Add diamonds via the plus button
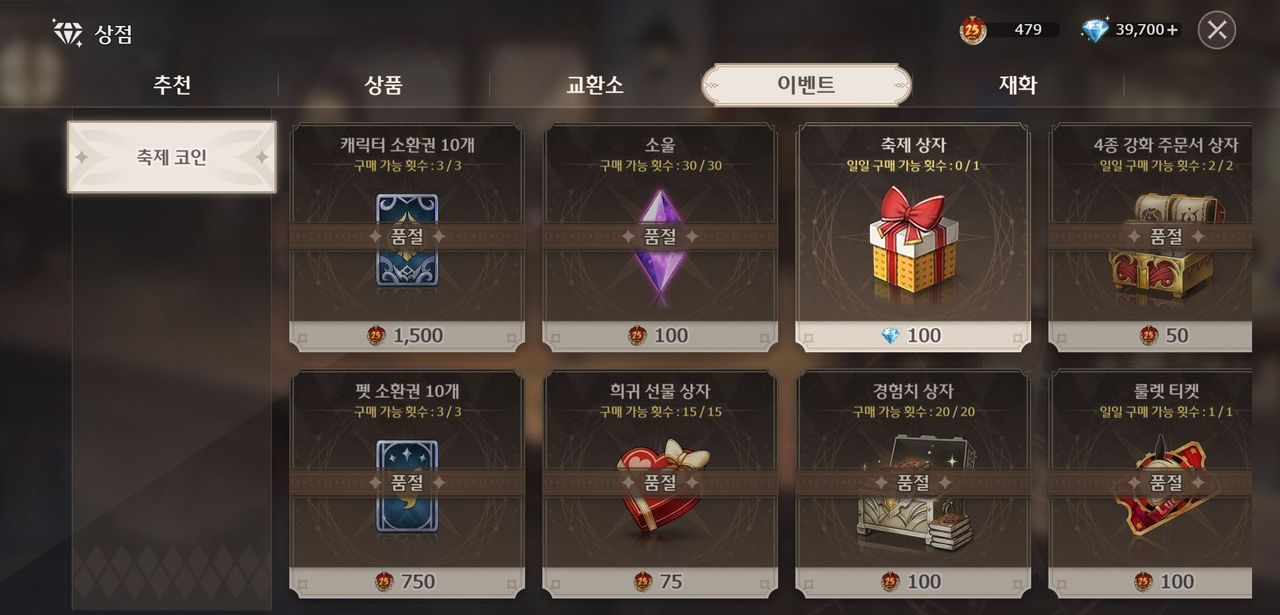Viewport: 1280px width, 615px height. coord(1173,30)
